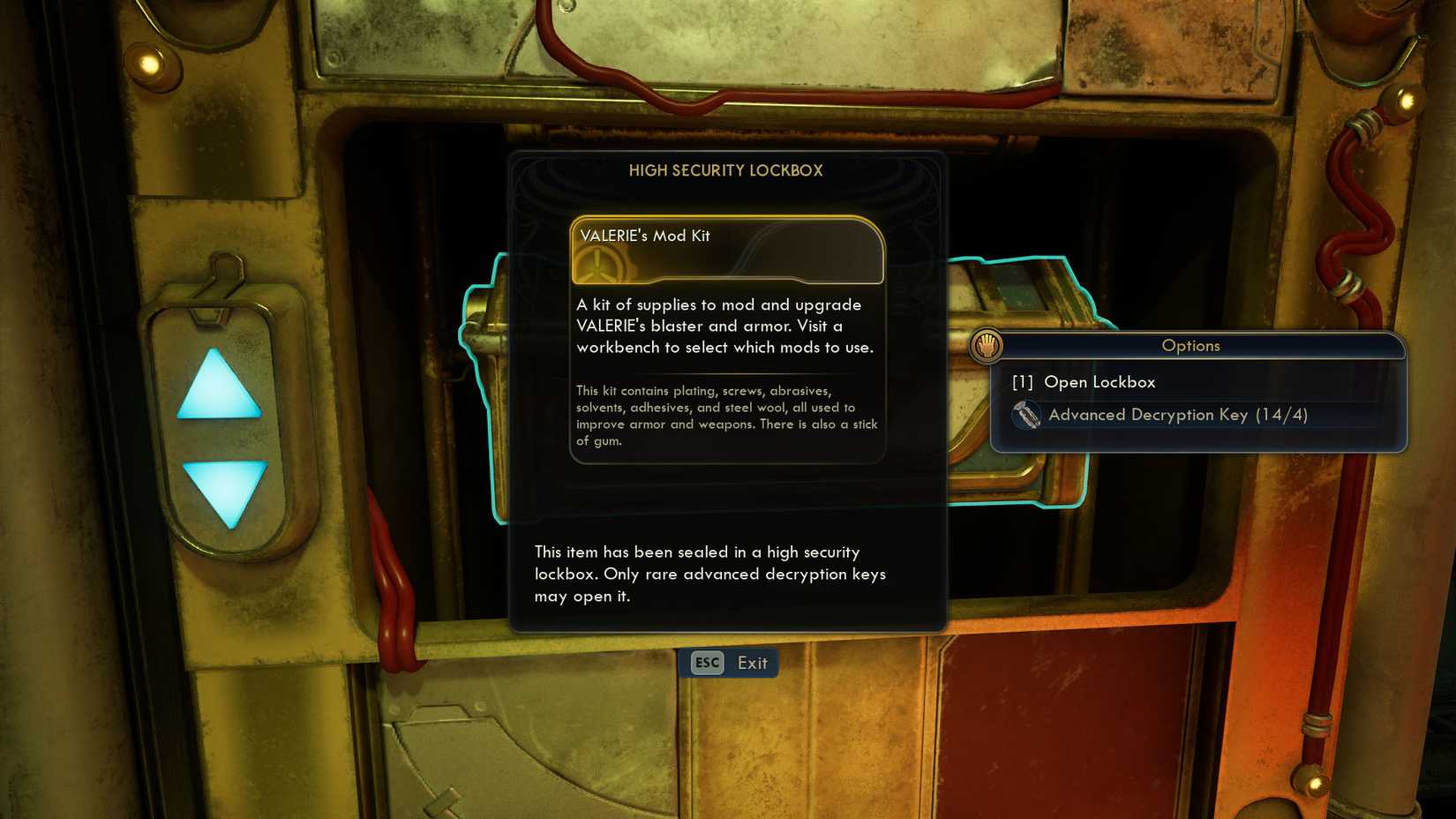Click the High Security Lockbox title
Screen dimensions: 1456x819
tap(727, 170)
